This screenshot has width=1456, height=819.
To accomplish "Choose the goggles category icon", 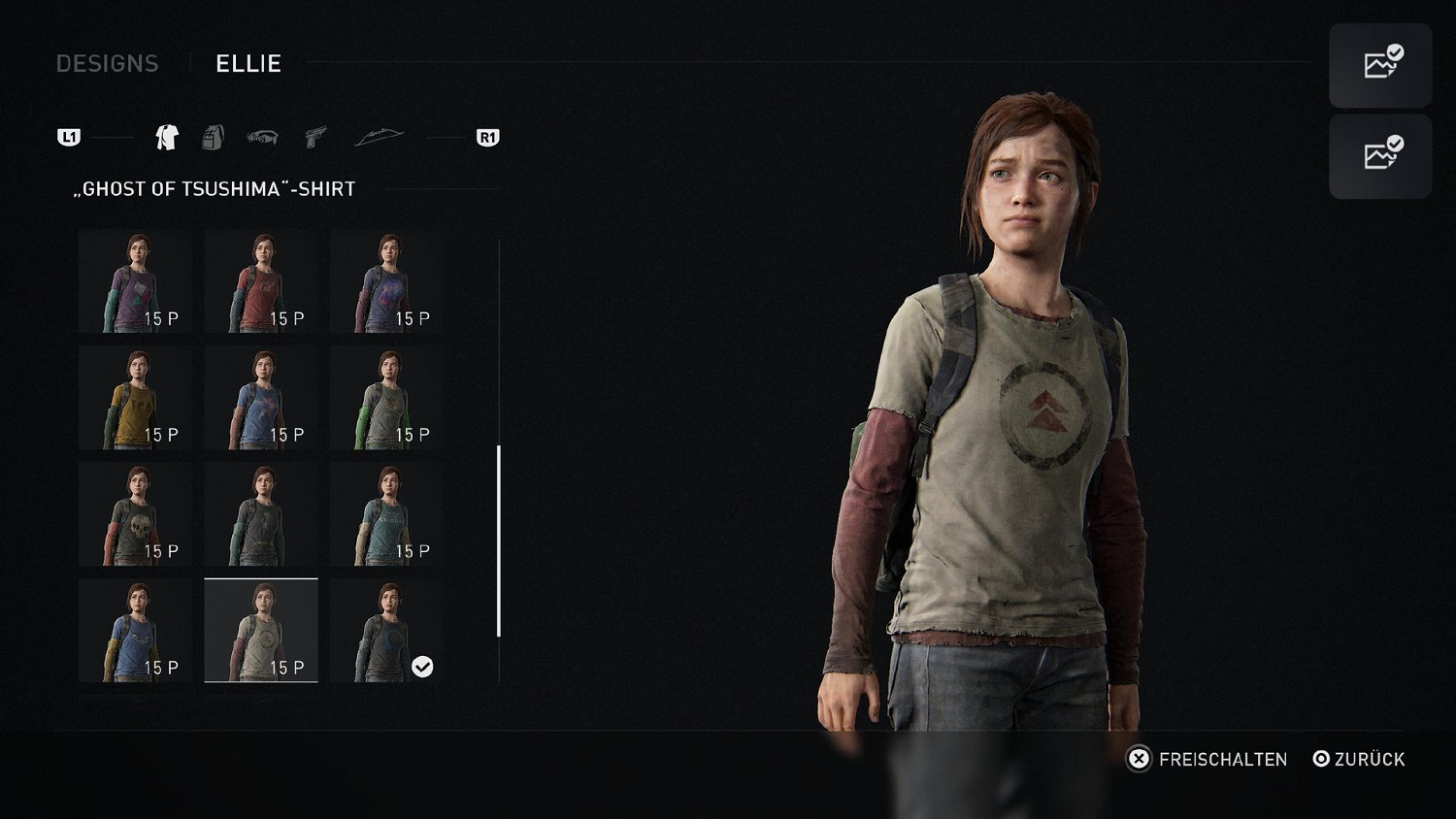I will (262, 137).
